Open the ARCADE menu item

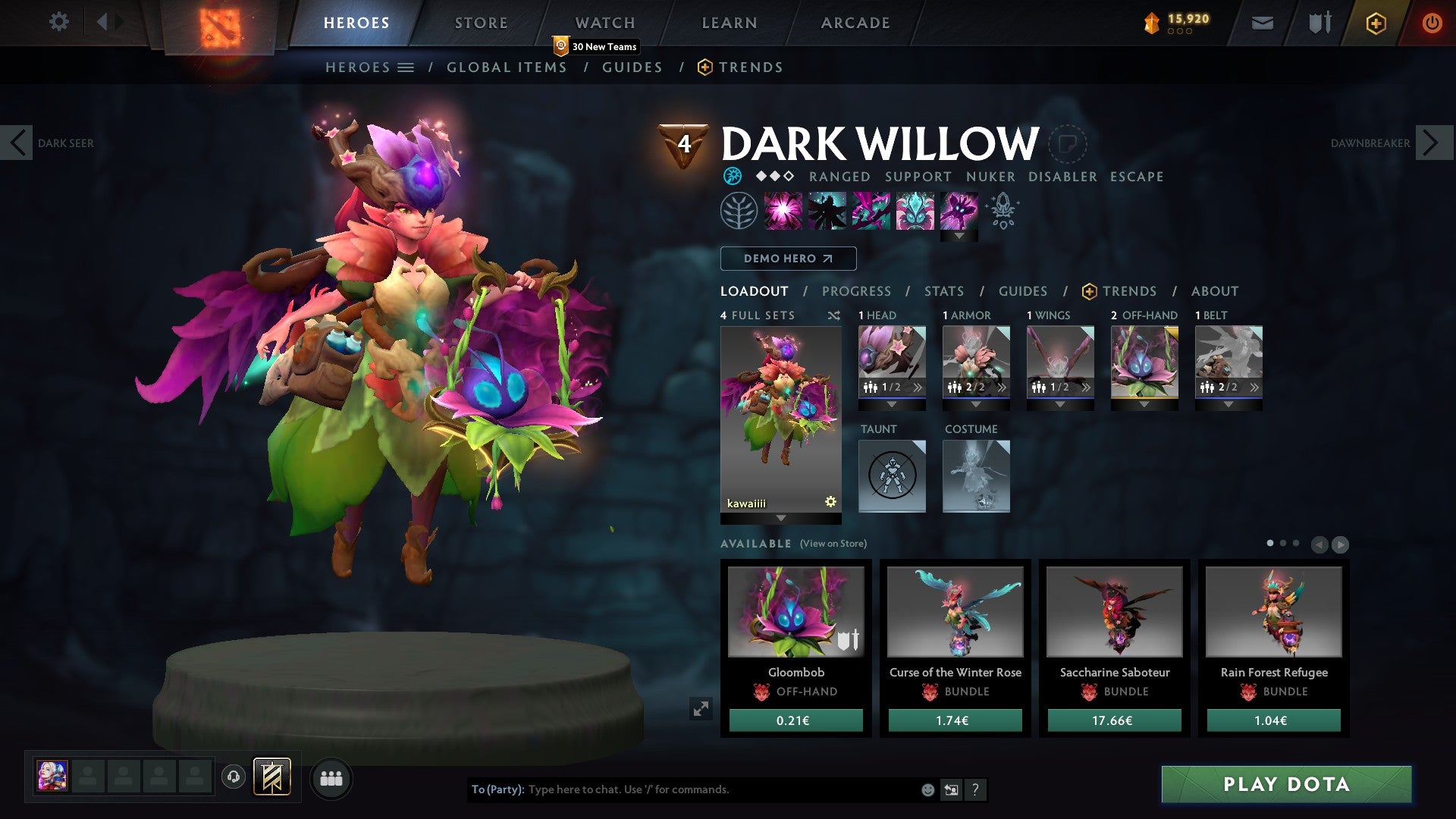(x=855, y=22)
